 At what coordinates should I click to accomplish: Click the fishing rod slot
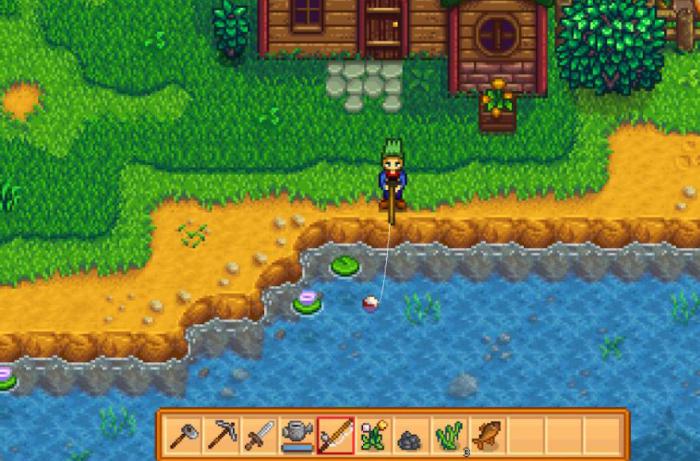[335, 435]
